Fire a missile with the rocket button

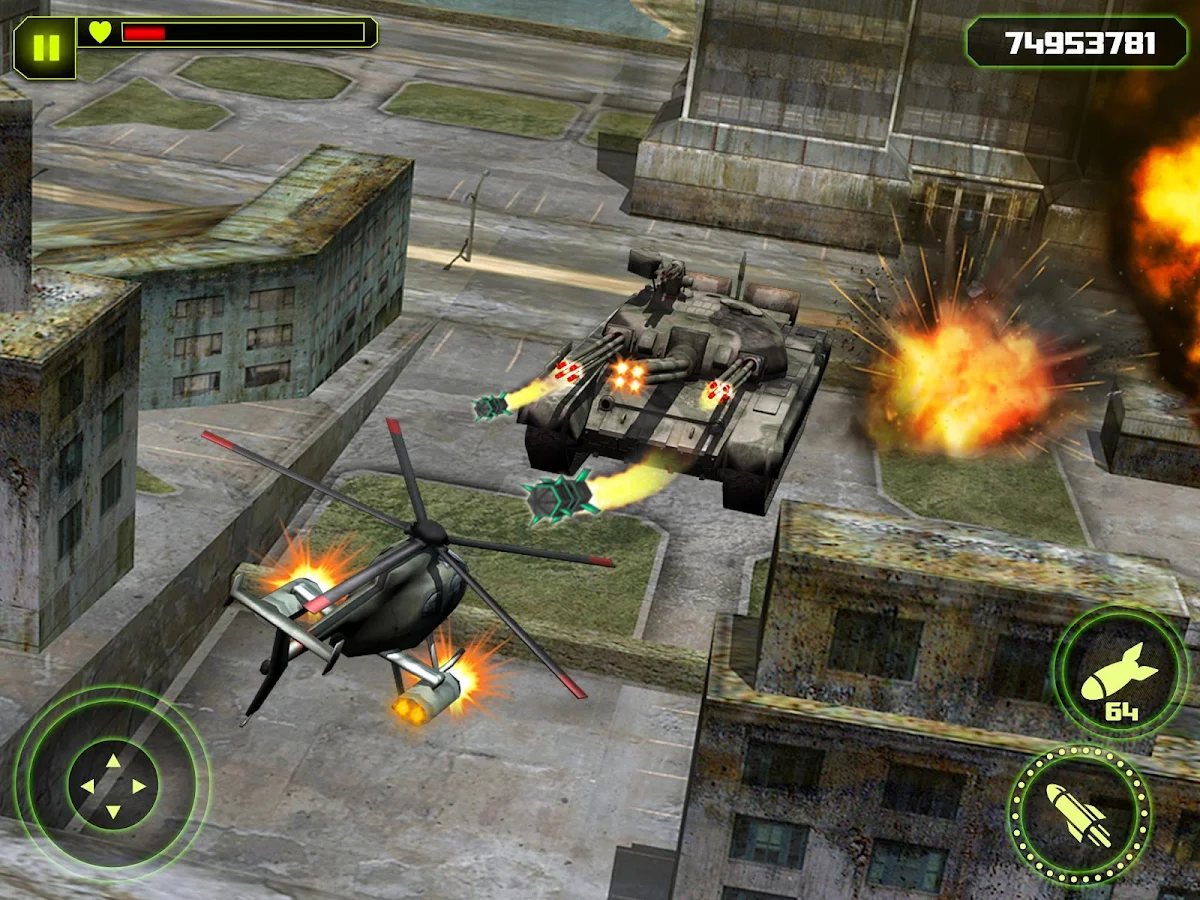pos(1079,814)
